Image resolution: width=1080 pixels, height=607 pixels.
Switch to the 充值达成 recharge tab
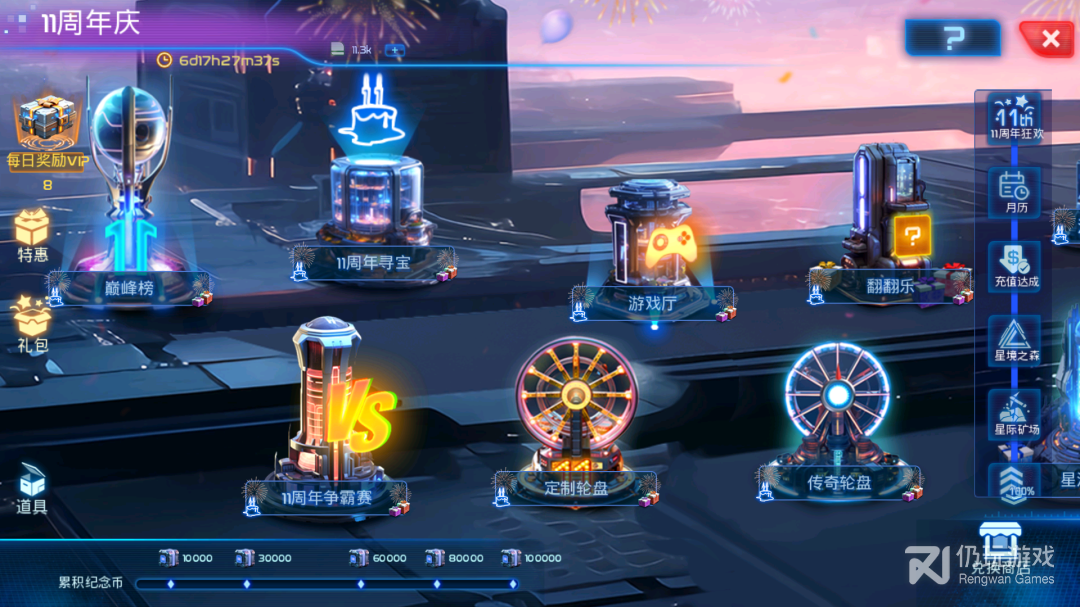point(1015,265)
